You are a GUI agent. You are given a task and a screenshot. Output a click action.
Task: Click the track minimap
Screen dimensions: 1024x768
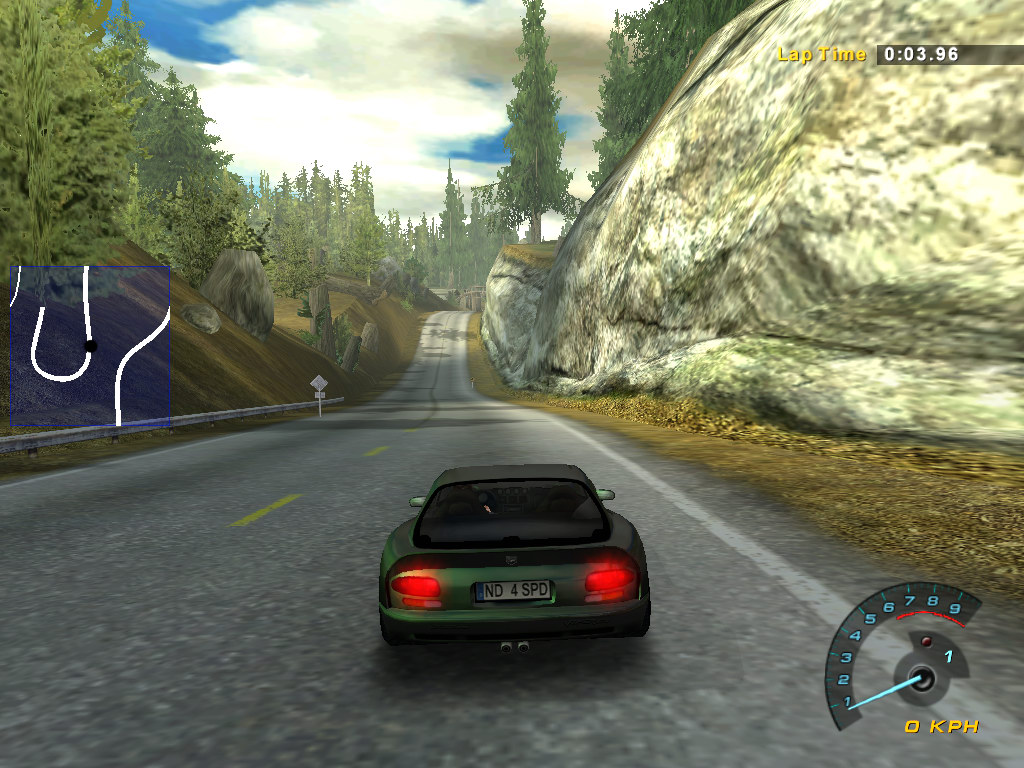[x=89, y=345]
